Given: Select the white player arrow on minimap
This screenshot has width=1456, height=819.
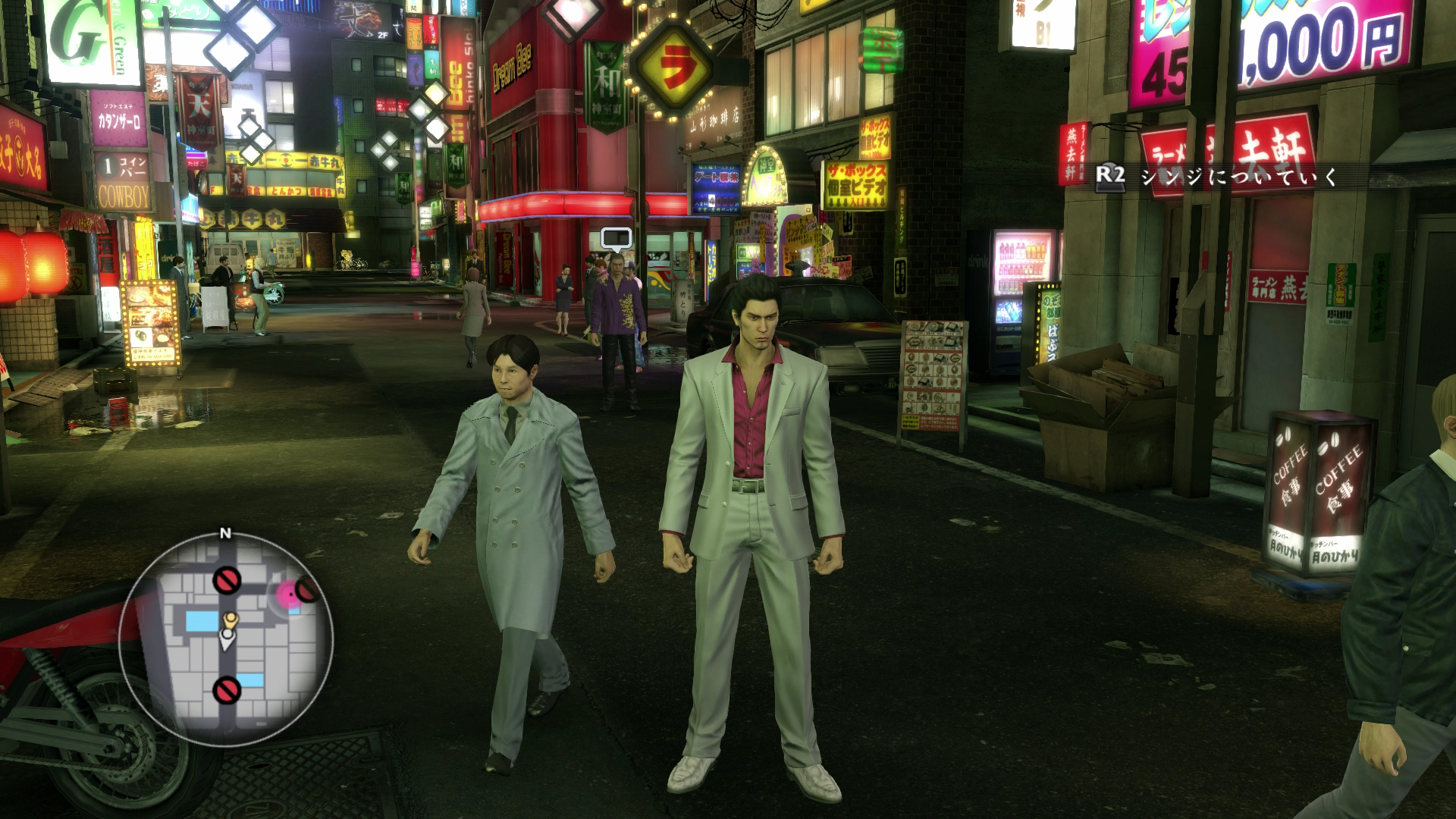Looking at the screenshot, I should (x=227, y=640).
